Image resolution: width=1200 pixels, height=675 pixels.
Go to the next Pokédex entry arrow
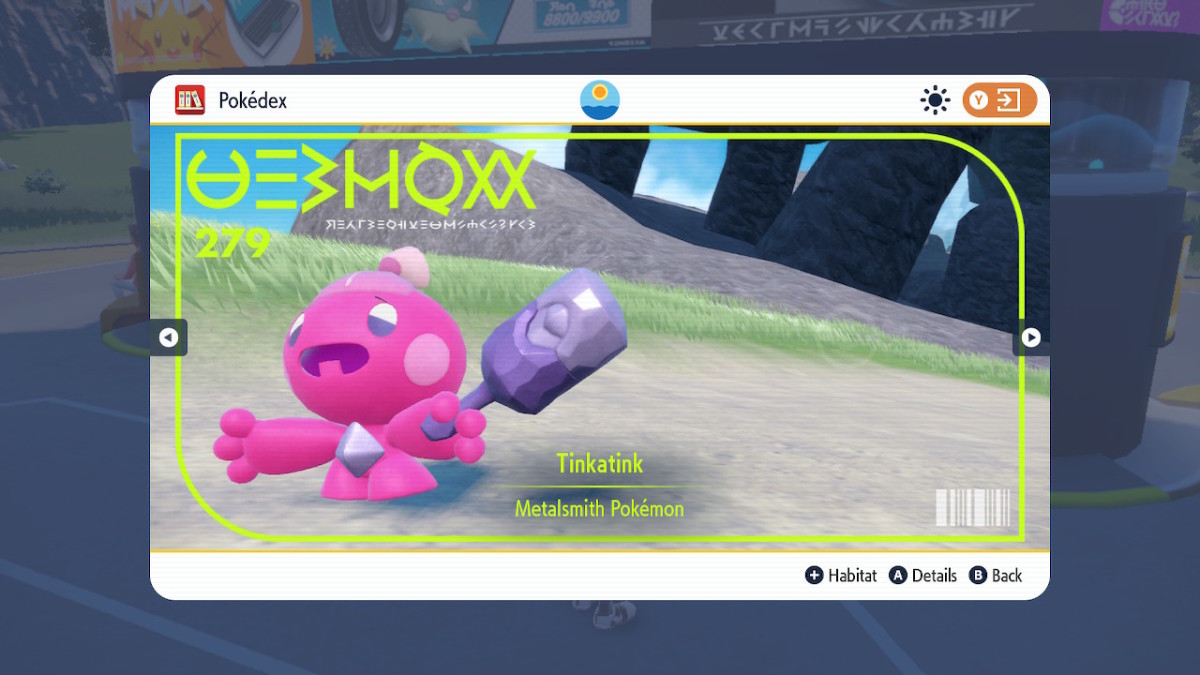(1031, 338)
